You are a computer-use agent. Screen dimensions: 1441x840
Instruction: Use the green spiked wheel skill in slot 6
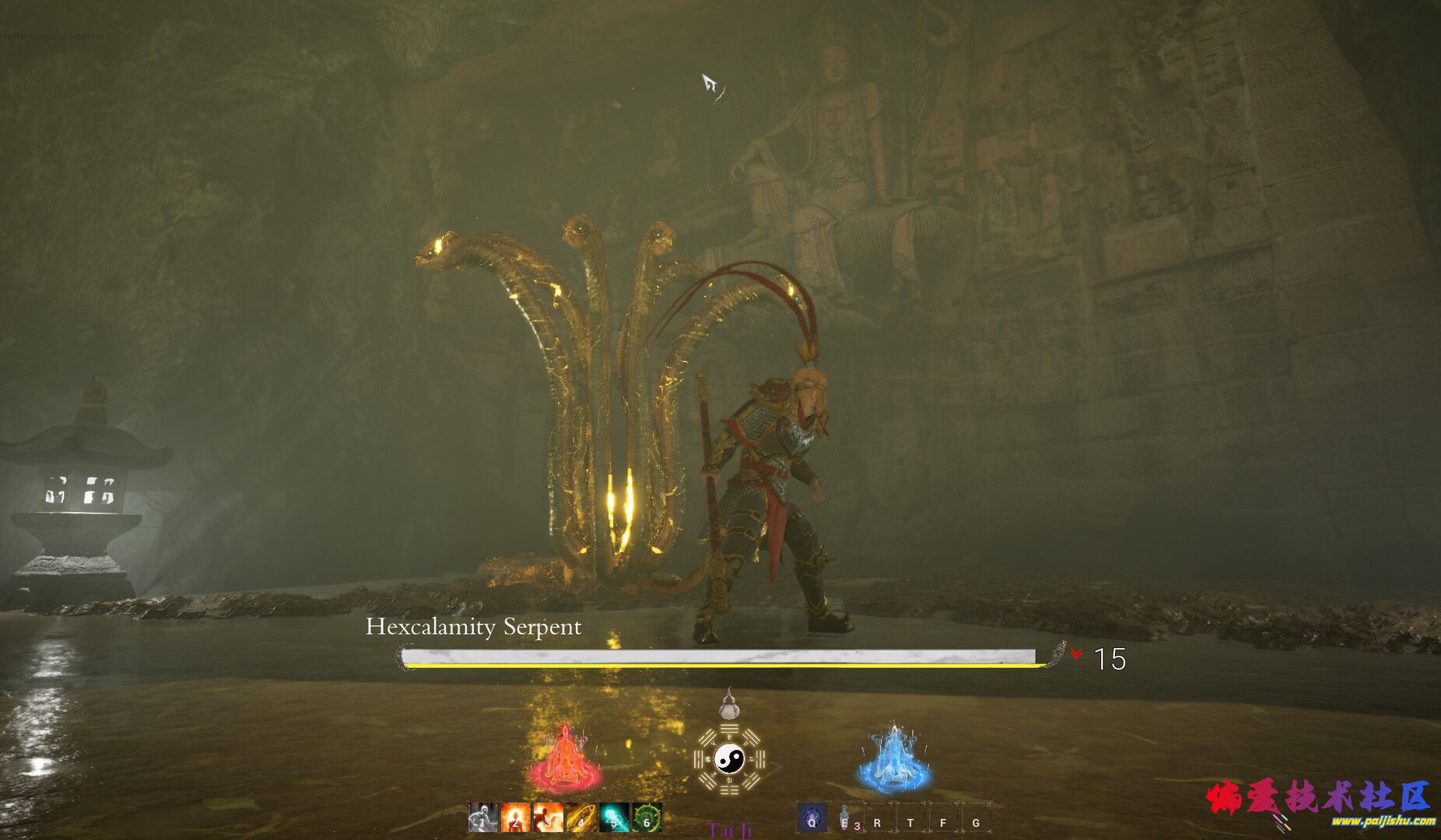click(x=647, y=817)
